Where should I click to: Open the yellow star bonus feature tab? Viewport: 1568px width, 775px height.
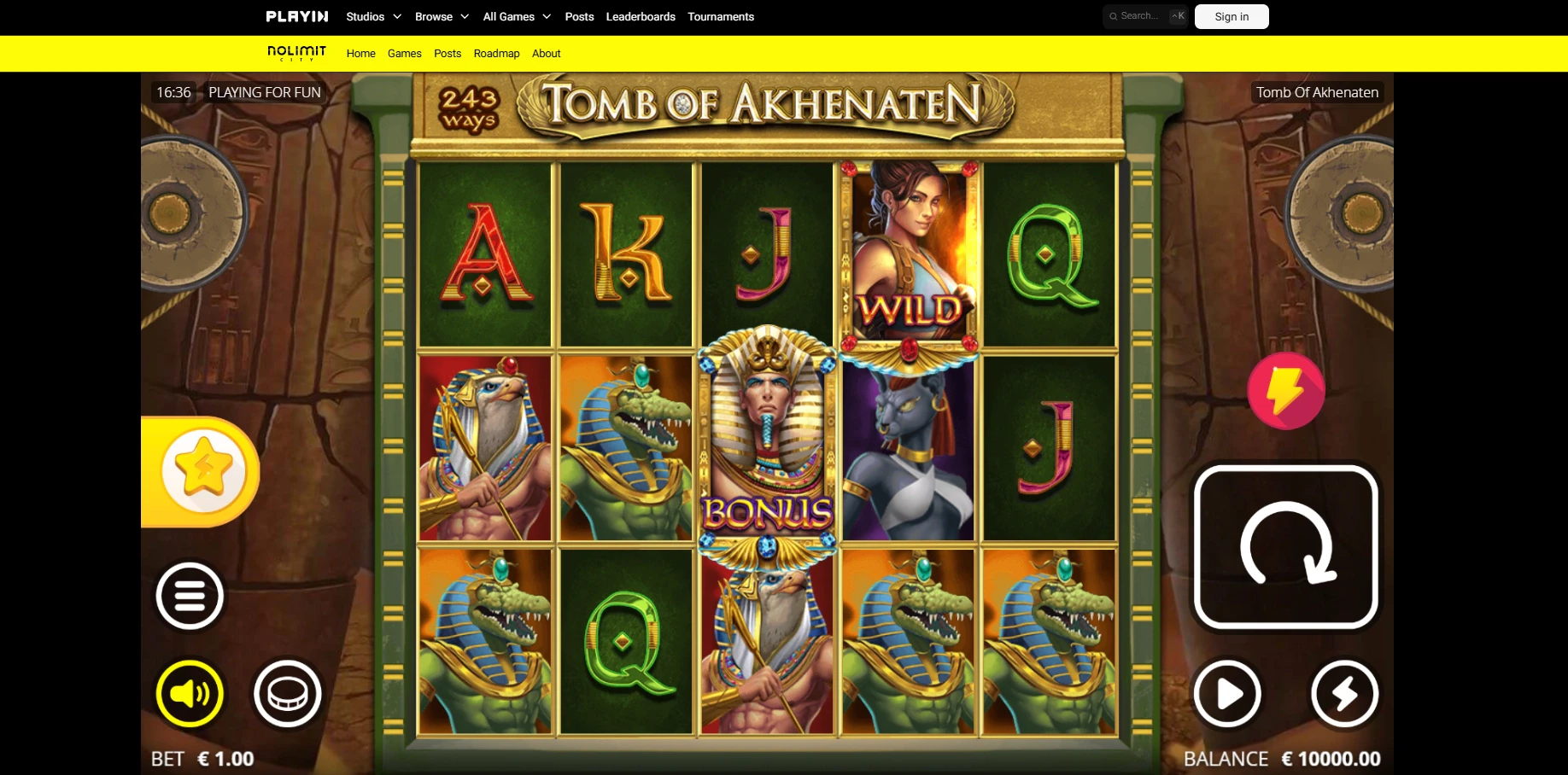[x=203, y=471]
